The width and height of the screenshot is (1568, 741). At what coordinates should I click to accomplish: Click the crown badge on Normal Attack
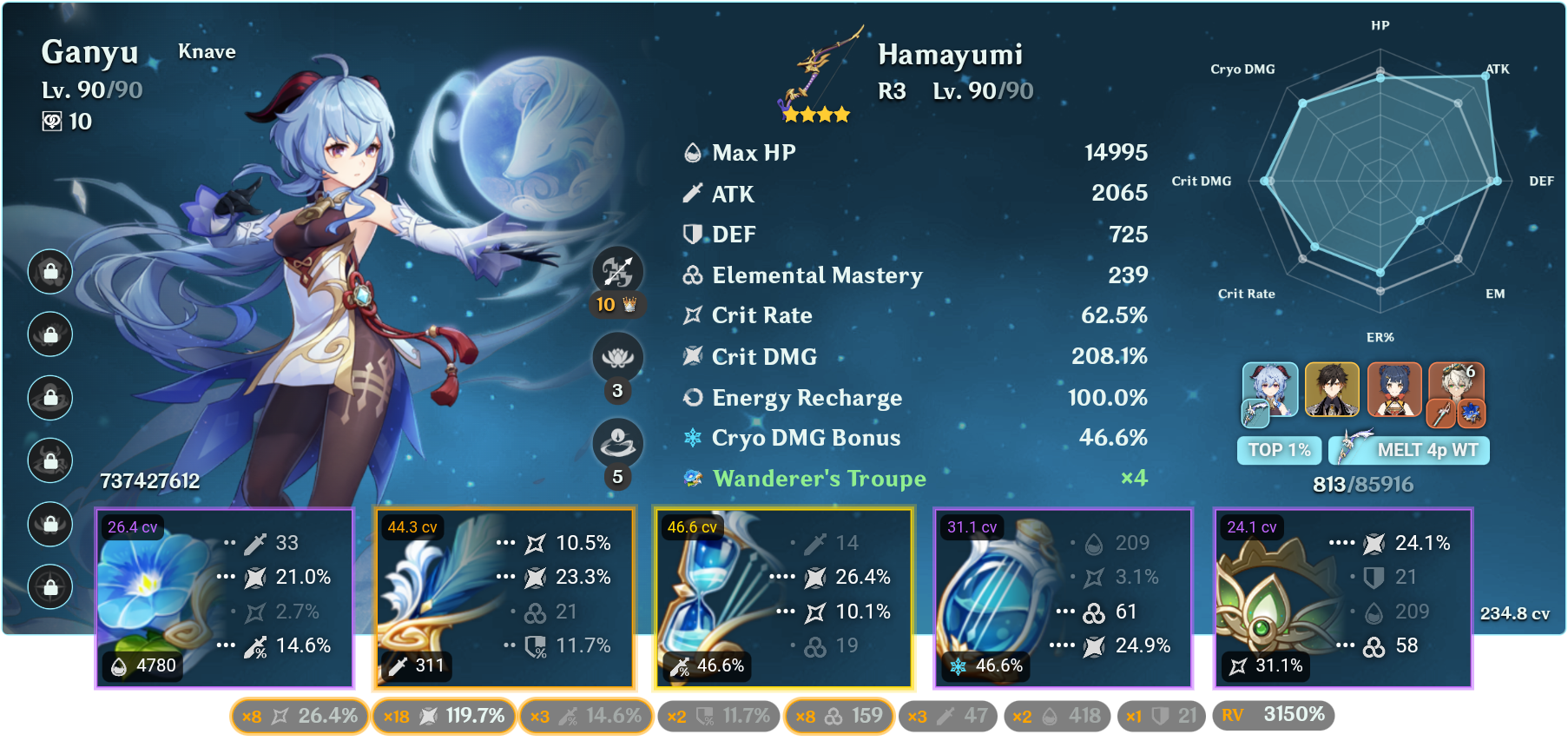[x=631, y=306]
